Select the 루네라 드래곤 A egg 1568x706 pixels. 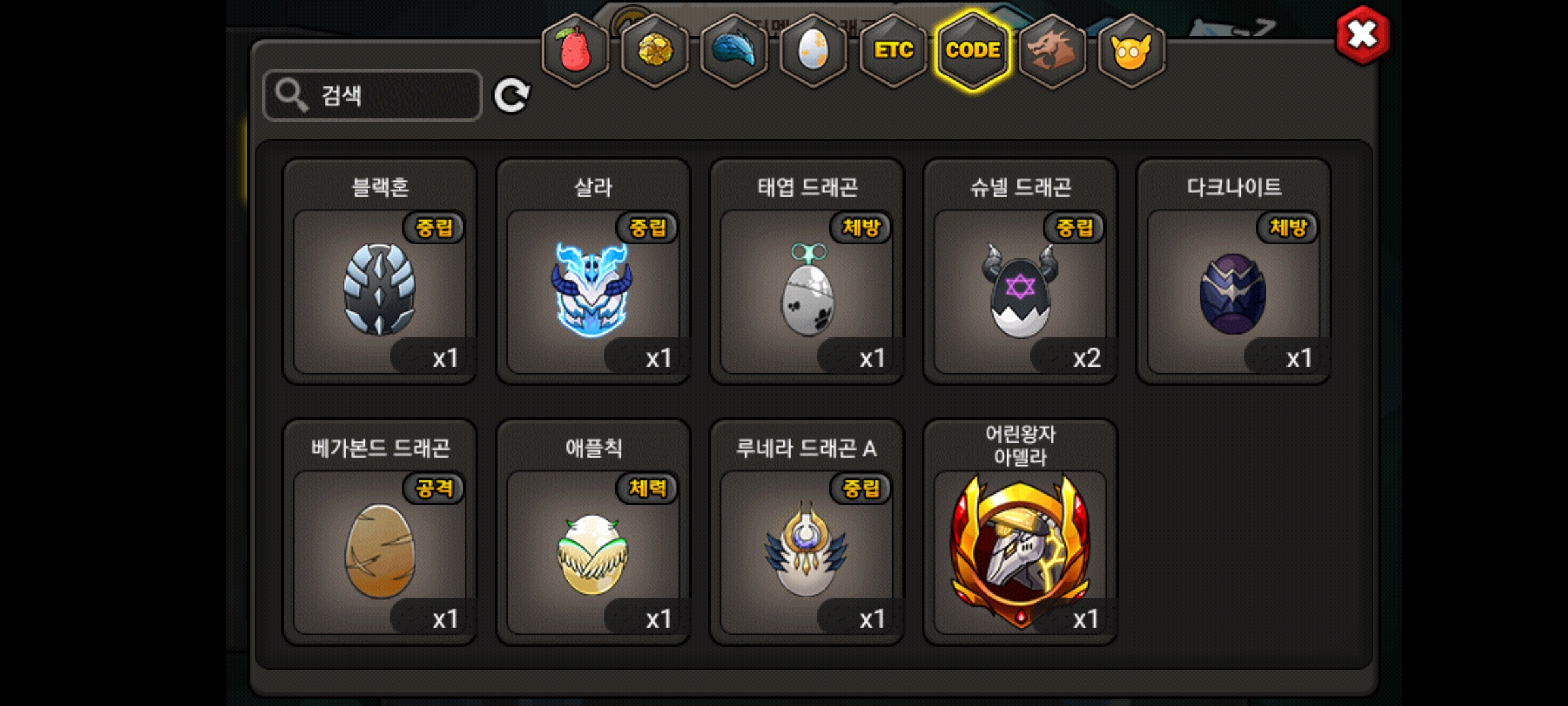[x=806, y=551]
